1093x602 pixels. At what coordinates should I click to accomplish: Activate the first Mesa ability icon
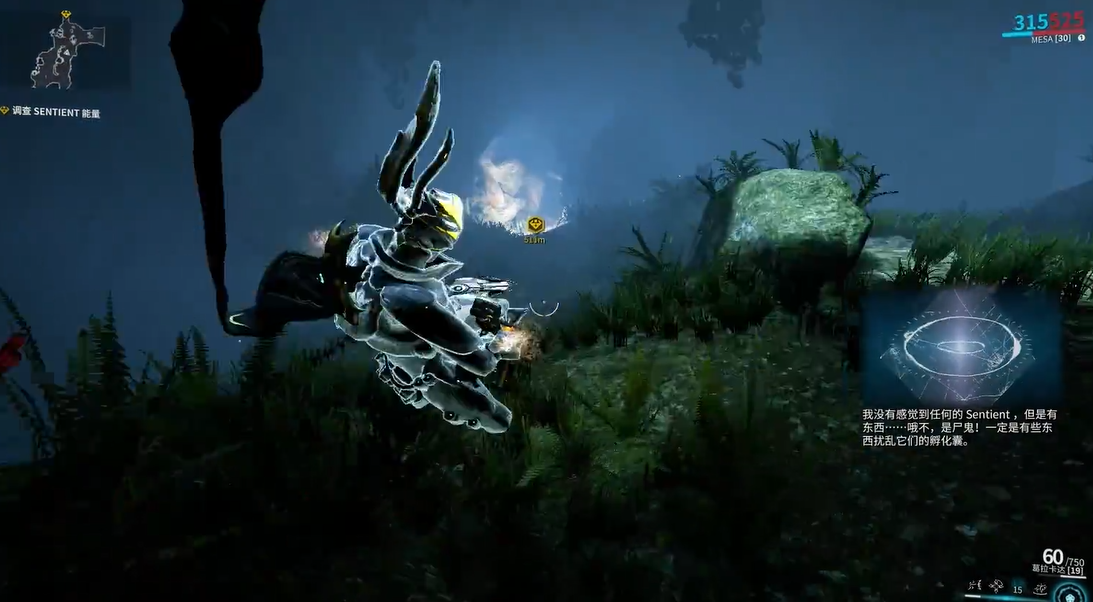tap(974, 584)
